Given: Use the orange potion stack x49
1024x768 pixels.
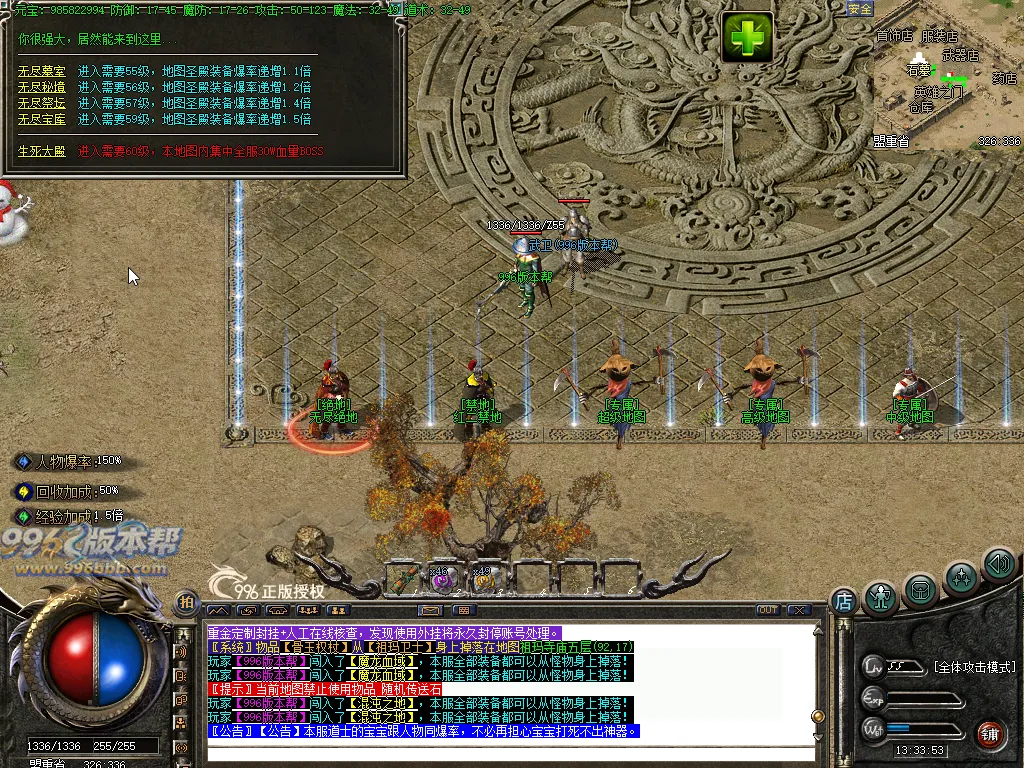Looking at the screenshot, I should click(485, 577).
